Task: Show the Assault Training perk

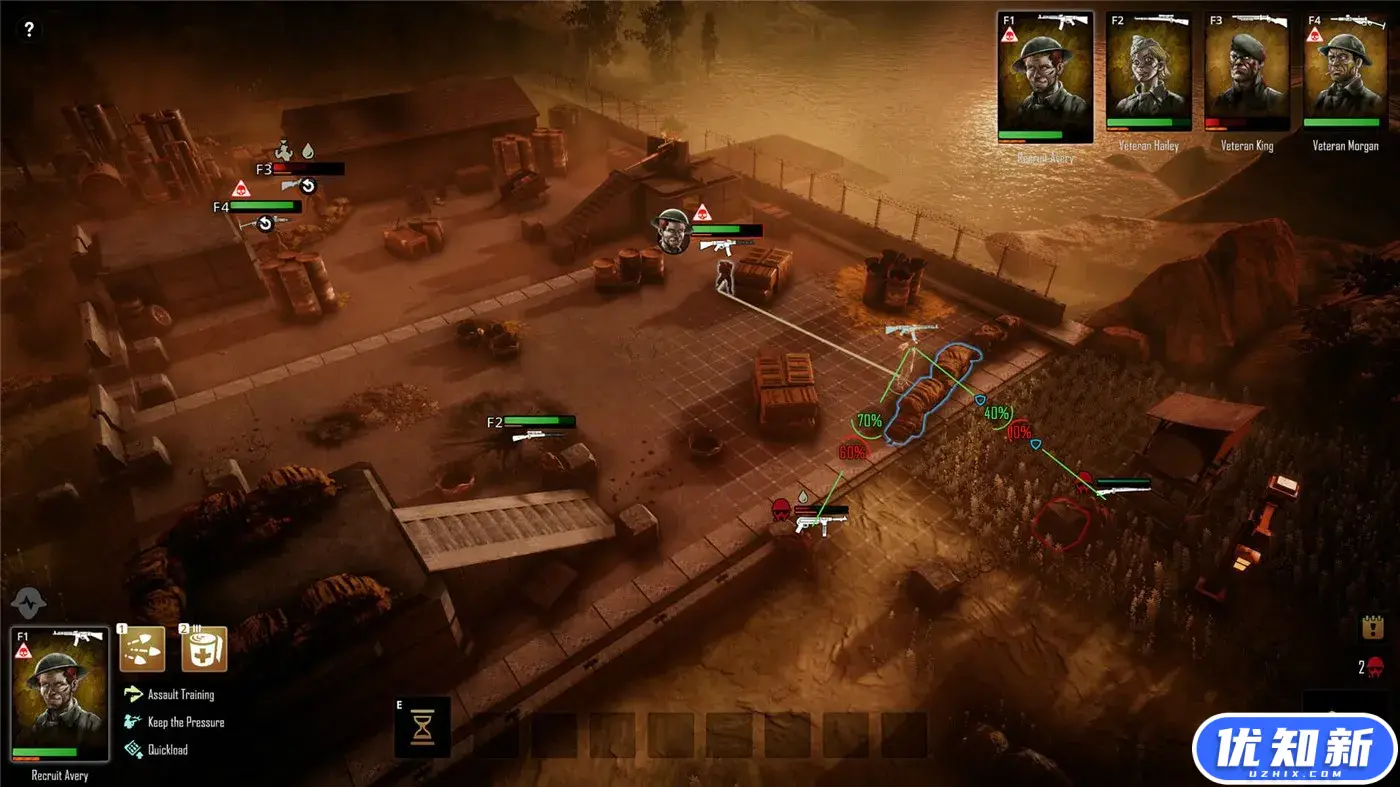Action: point(180,694)
